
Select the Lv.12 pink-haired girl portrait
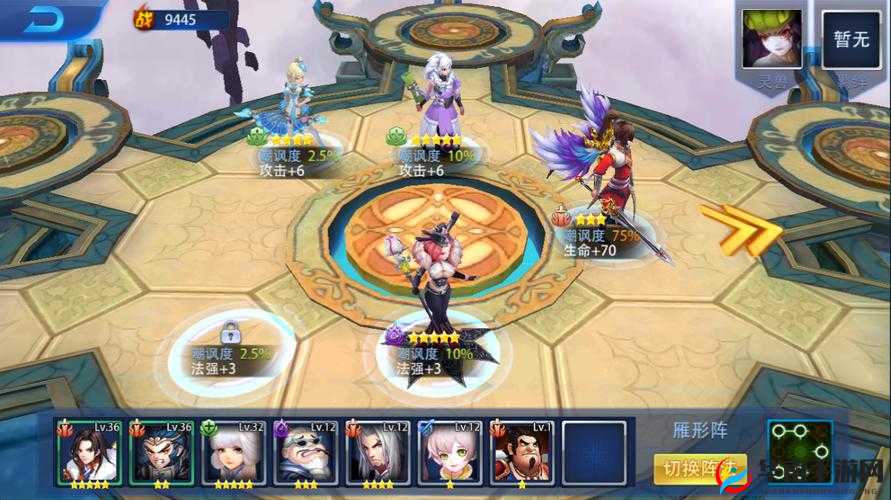coord(449,452)
